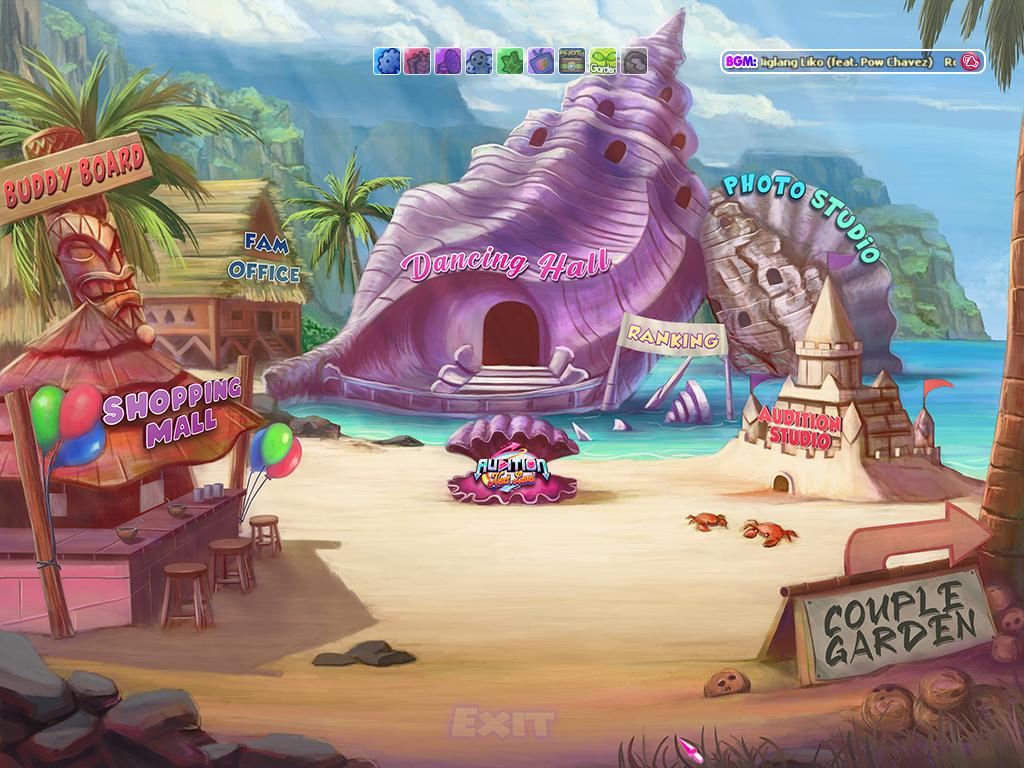Image resolution: width=1024 pixels, height=768 pixels.
Task: Click the purple egg icon
Action: (448, 61)
